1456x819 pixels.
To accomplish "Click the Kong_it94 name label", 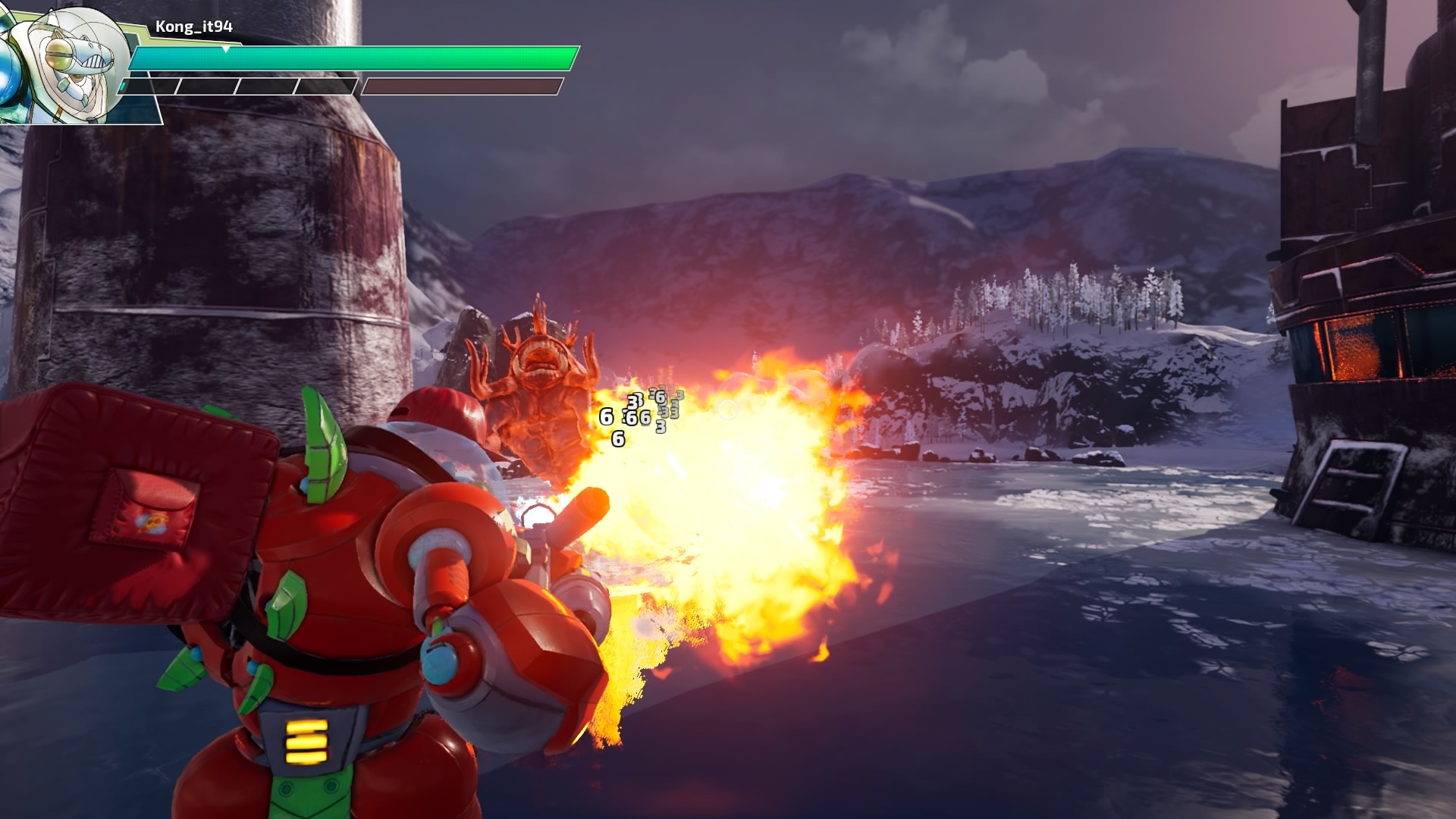I will click(x=193, y=25).
